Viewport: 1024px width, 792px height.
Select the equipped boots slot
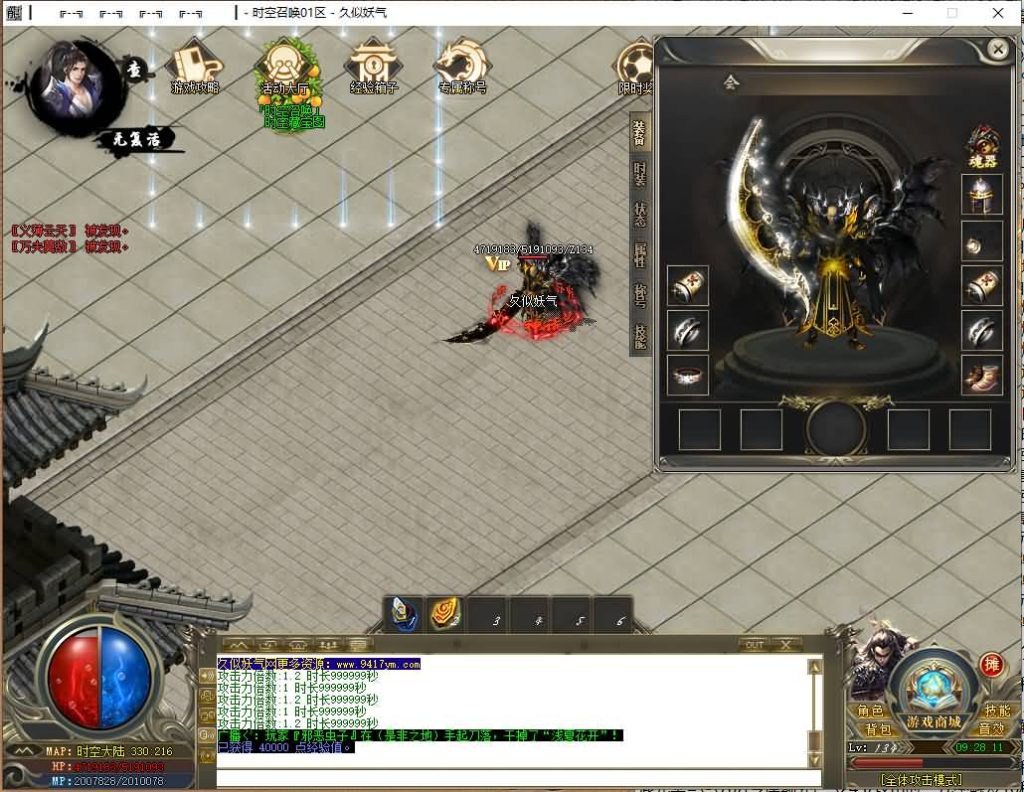point(982,375)
